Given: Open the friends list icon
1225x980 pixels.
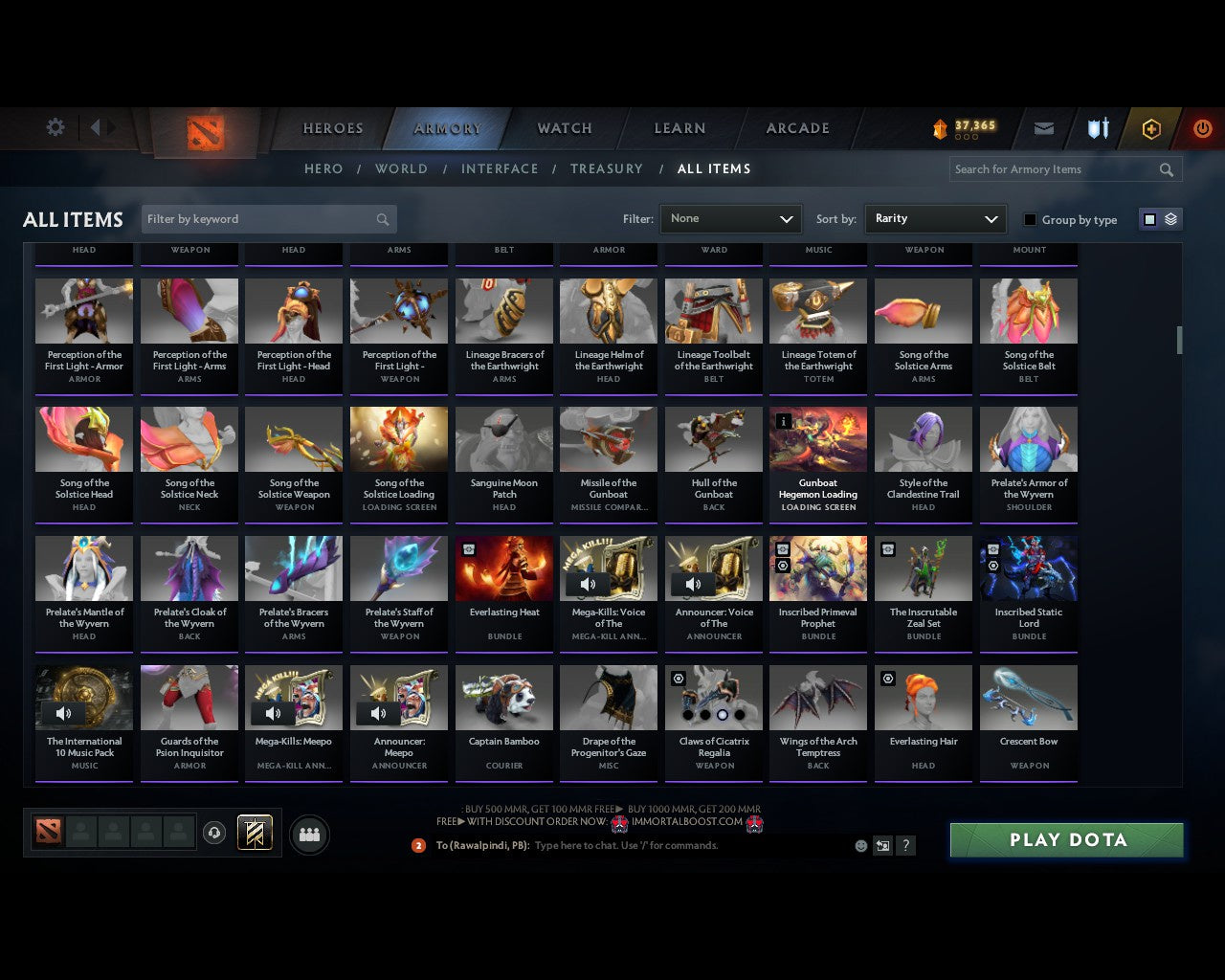Looking at the screenshot, I should point(308,835).
